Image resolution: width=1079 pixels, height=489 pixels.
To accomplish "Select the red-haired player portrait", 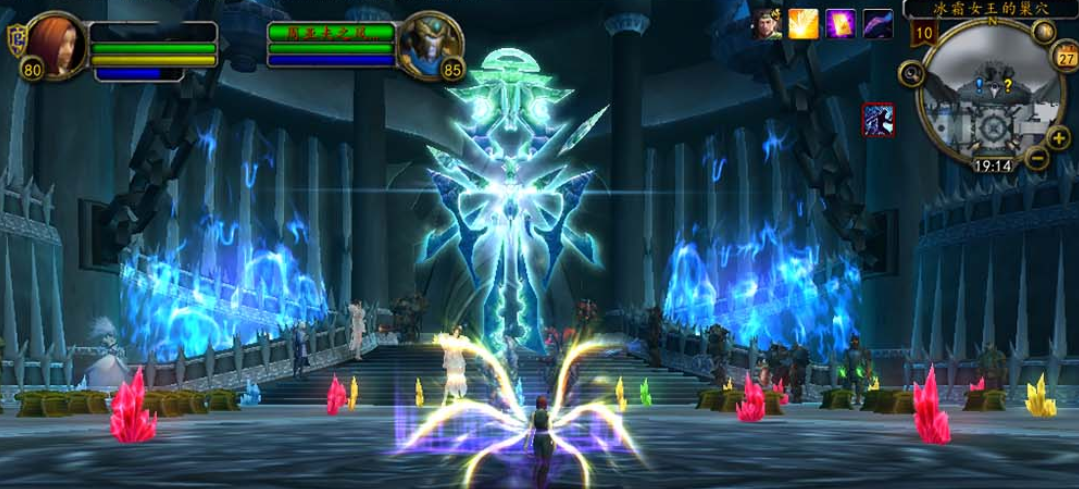I will 56,43.
